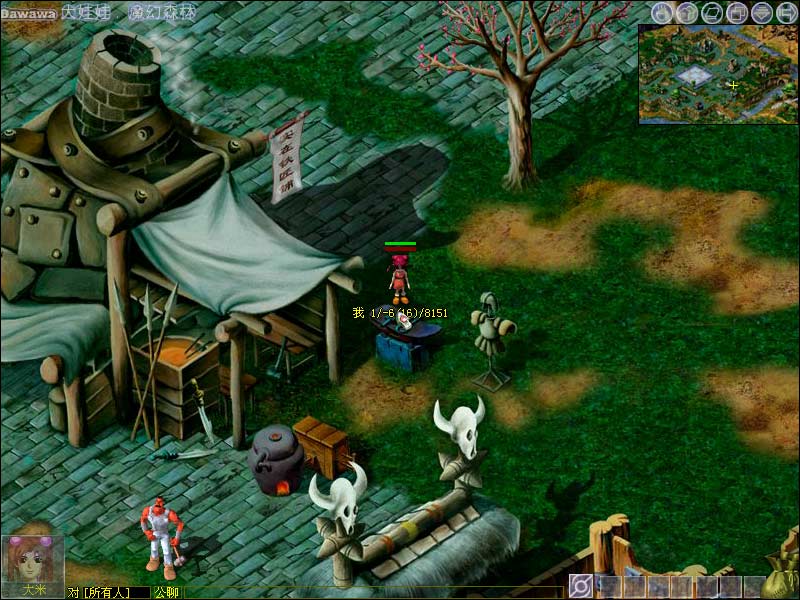Focus the chat text input bar
The image size is (800, 600).
click(x=370, y=592)
